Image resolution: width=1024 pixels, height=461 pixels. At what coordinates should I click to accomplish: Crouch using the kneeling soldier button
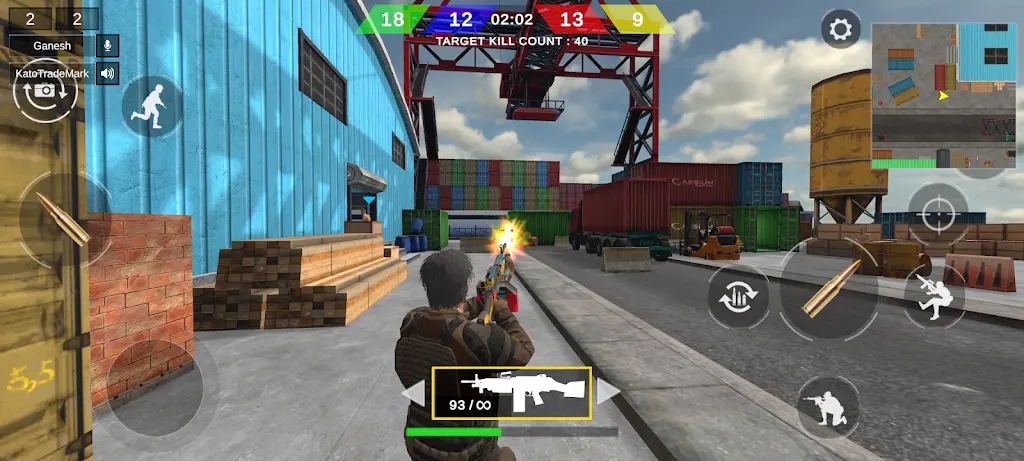828,407
